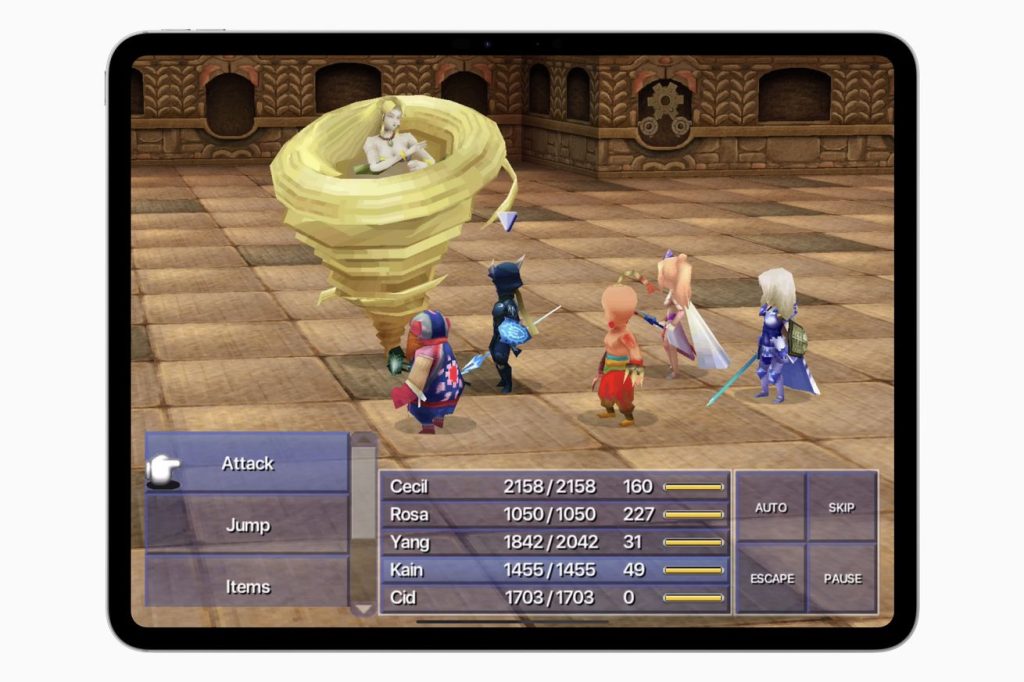Select Cid's party status row
The width and height of the screenshot is (1024, 682).
[555, 598]
